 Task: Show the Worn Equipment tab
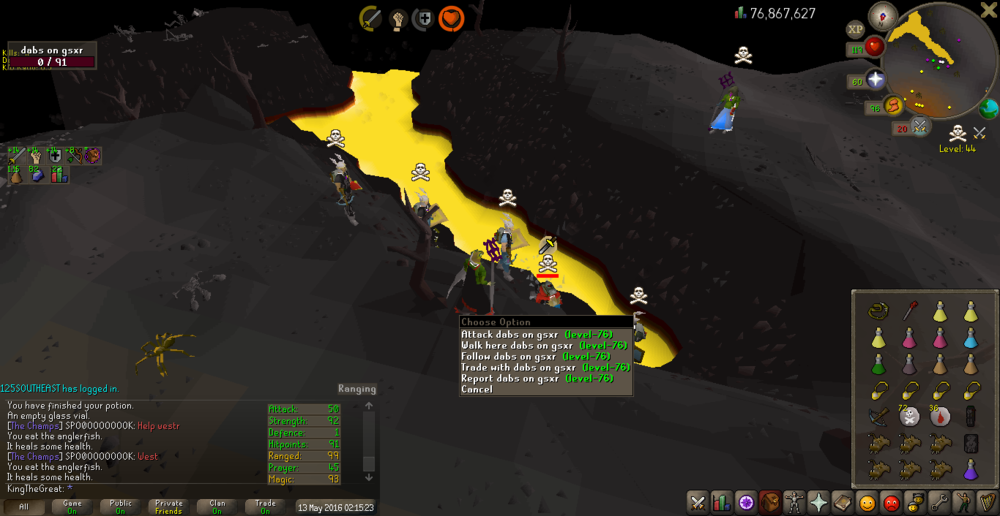794,502
